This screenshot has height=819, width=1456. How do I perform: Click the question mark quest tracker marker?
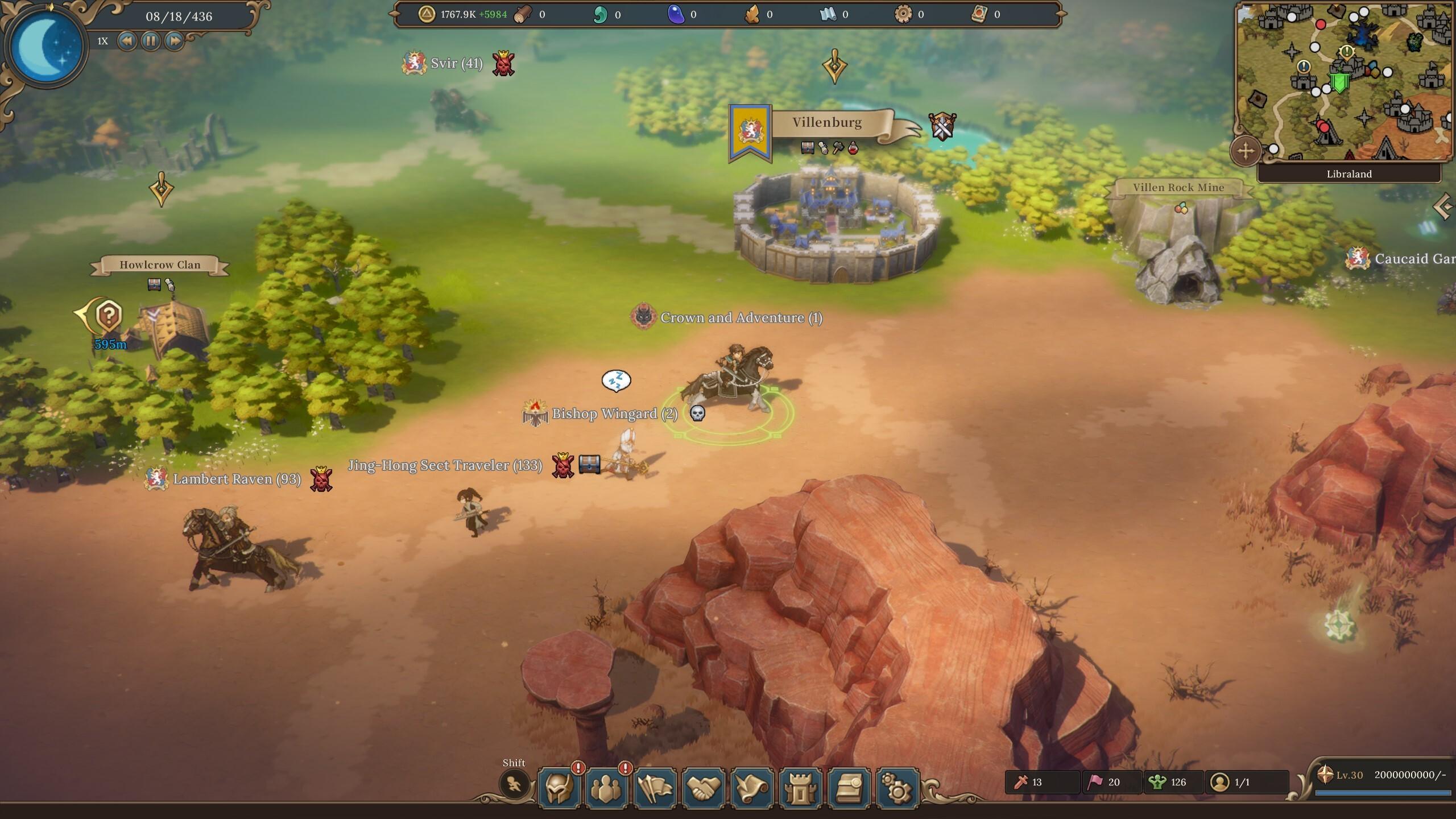click(108, 315)
